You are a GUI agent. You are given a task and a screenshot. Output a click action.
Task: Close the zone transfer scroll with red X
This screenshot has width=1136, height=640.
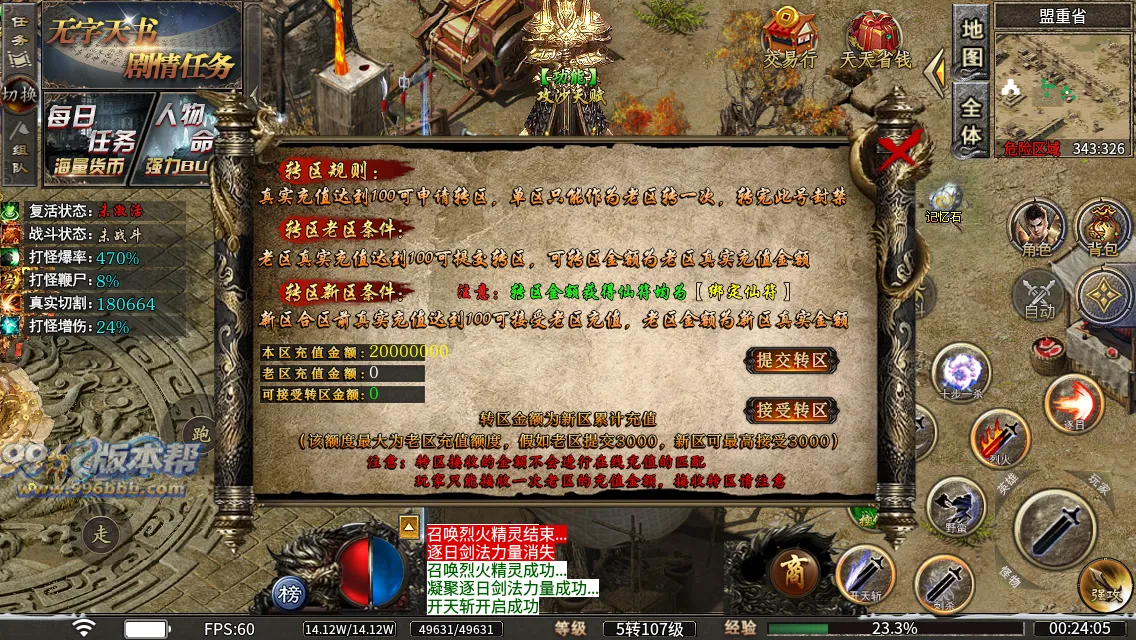[900, 152]
